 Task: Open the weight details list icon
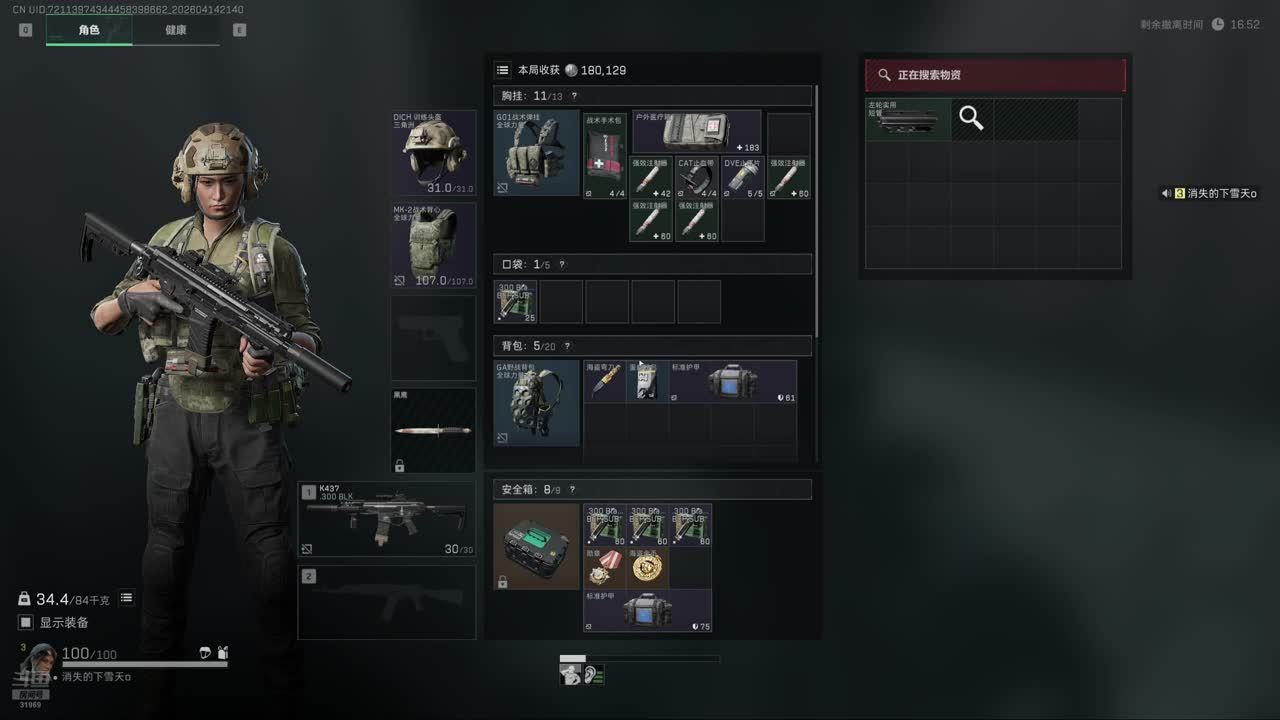(x=127, y=598)
